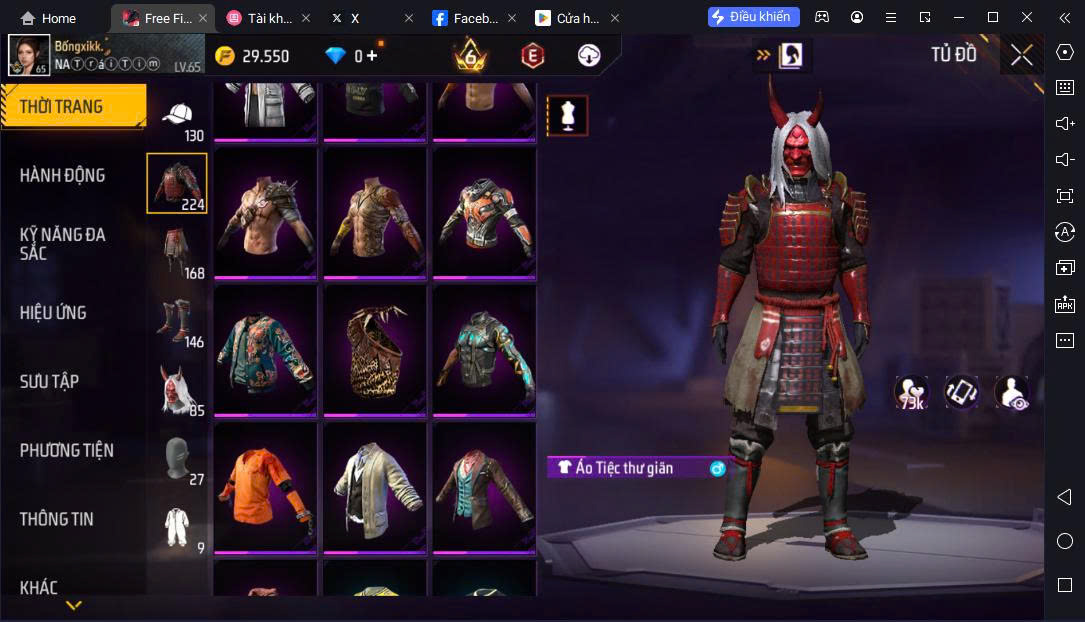Pick the orange long-sleeve shirt item

pyautogui.click(x=265, y=488)
